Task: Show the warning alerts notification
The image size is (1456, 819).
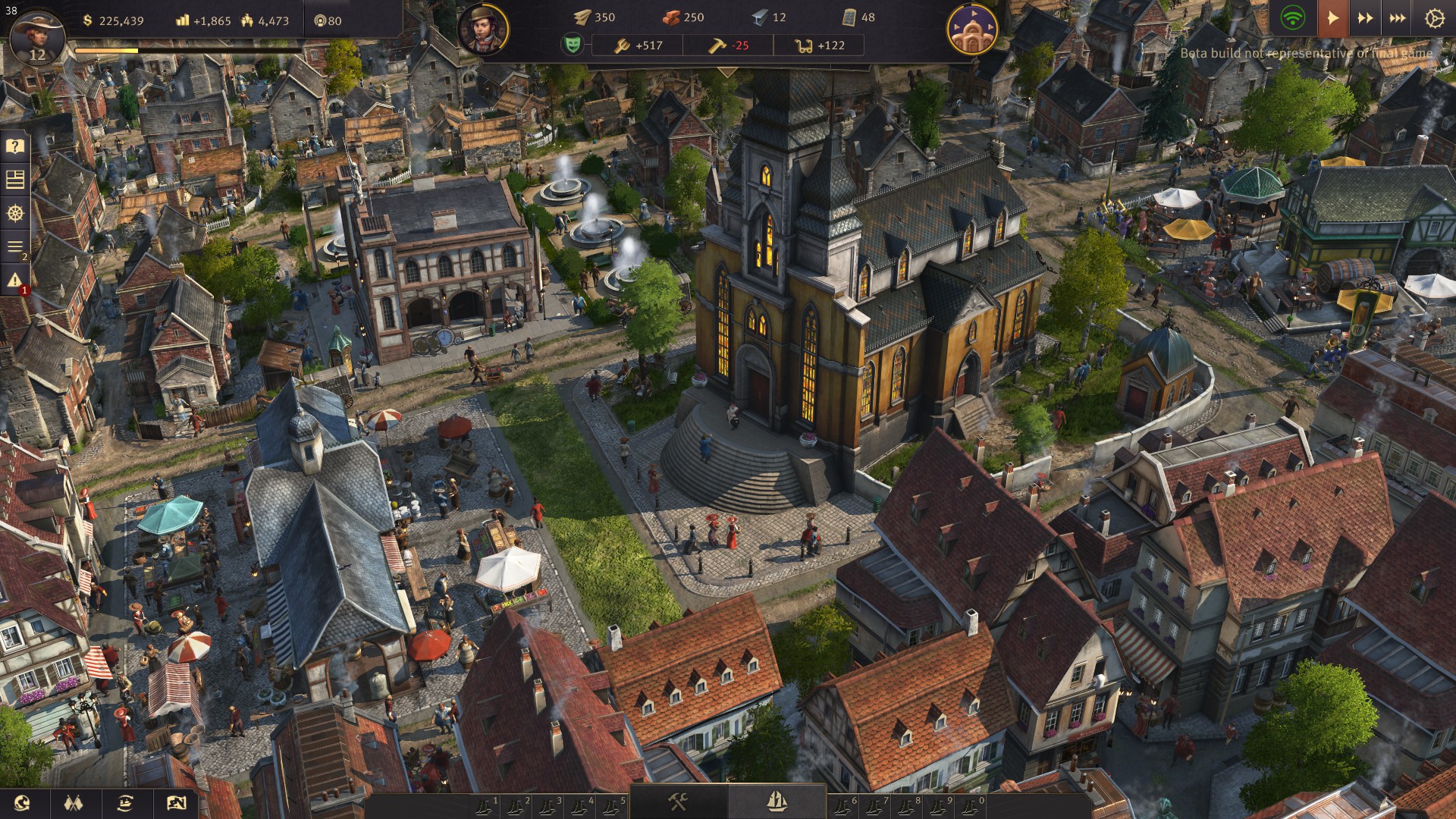Action: pyautogui.click(x=15, y=281)
